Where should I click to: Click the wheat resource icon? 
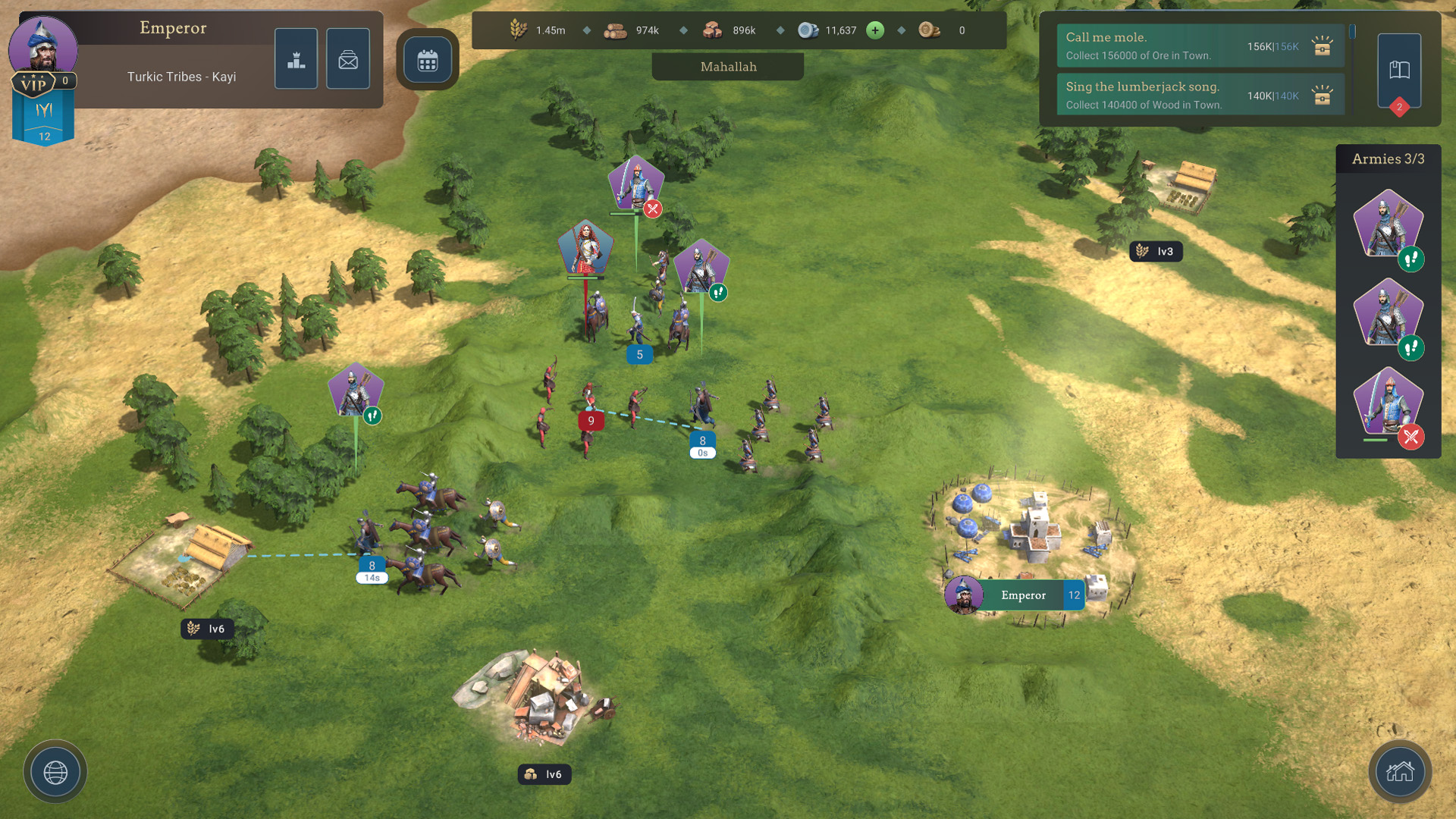coord(518,30)
